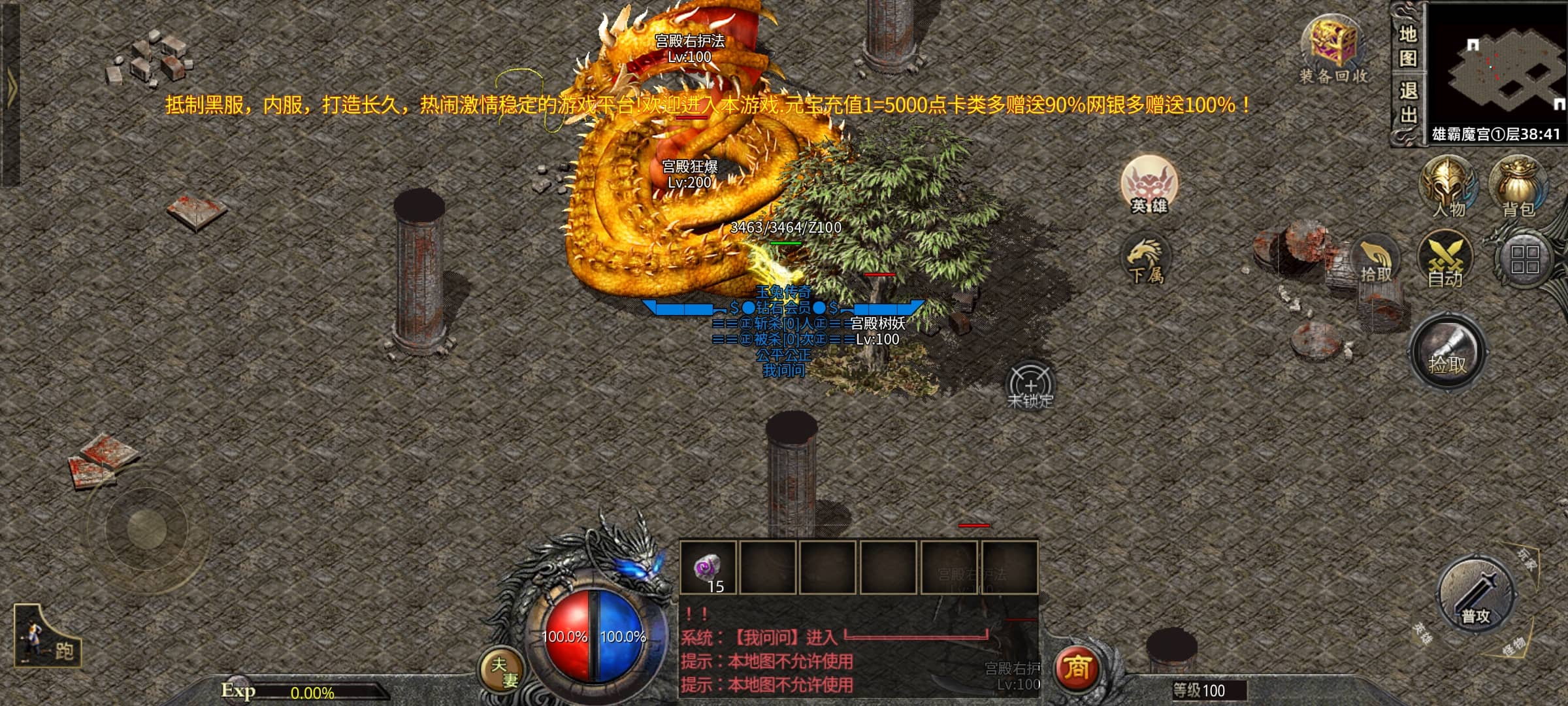Image resolution: width=1568 pixels, height=706 pixels.
Task: Open the four-square grid menu
Action: tap(1525, 260)
